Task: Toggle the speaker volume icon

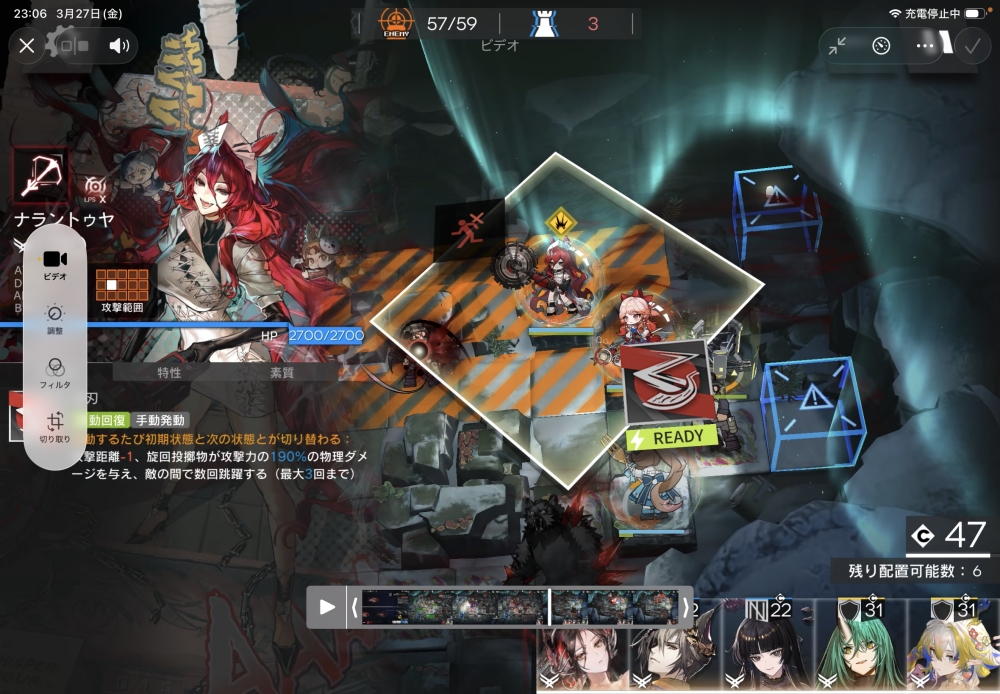Action: point(119,45)
